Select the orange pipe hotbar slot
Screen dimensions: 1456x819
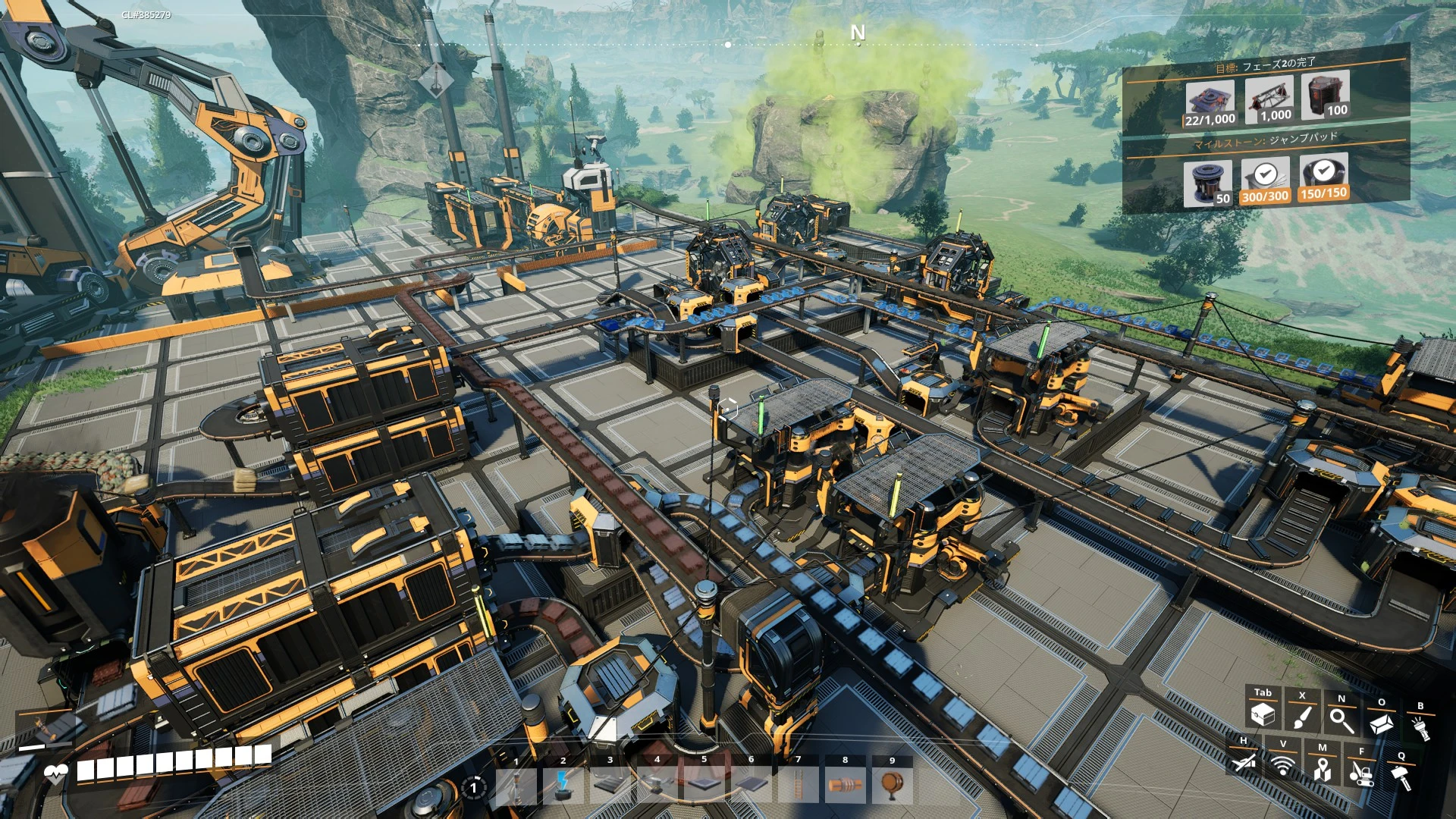pos(845,786)
